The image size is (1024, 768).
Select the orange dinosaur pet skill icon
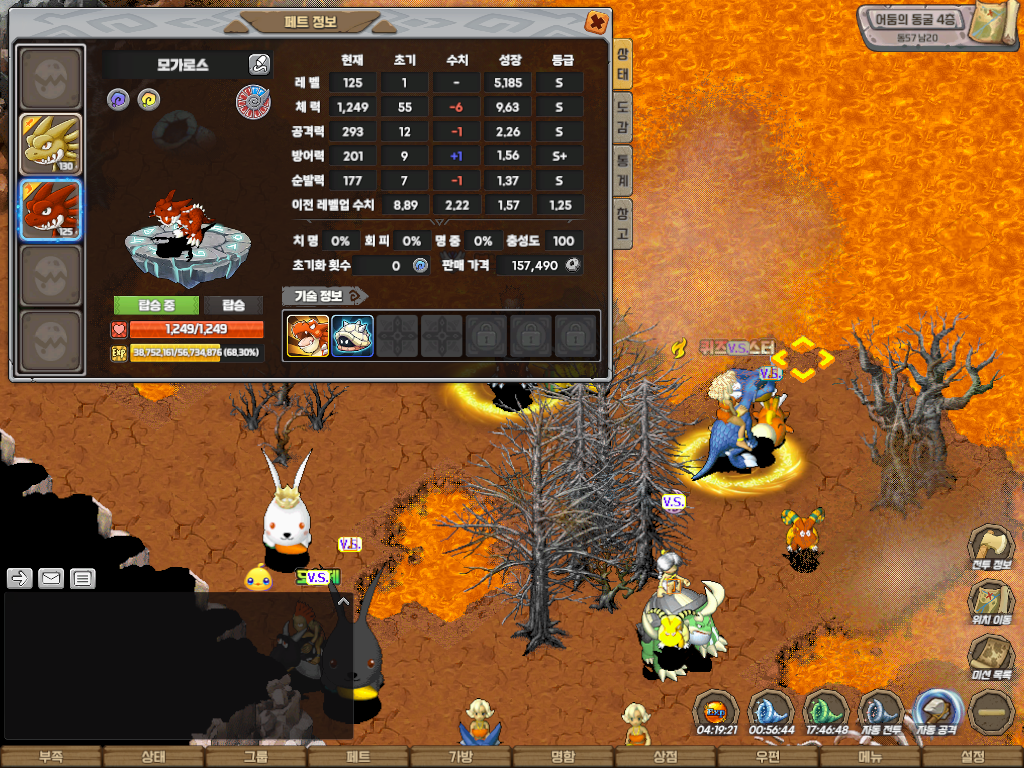click(x=307, y=336)
